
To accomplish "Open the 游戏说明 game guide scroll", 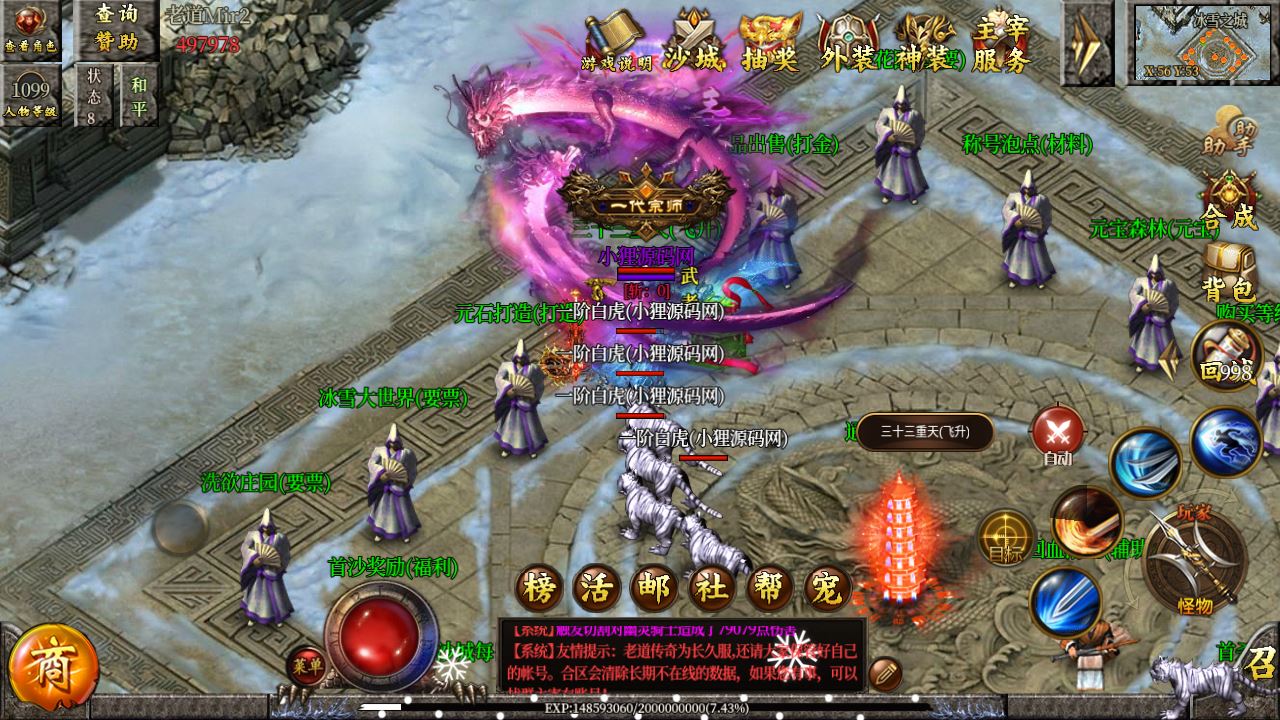I will pyautogui.click(x=617, y=40).
